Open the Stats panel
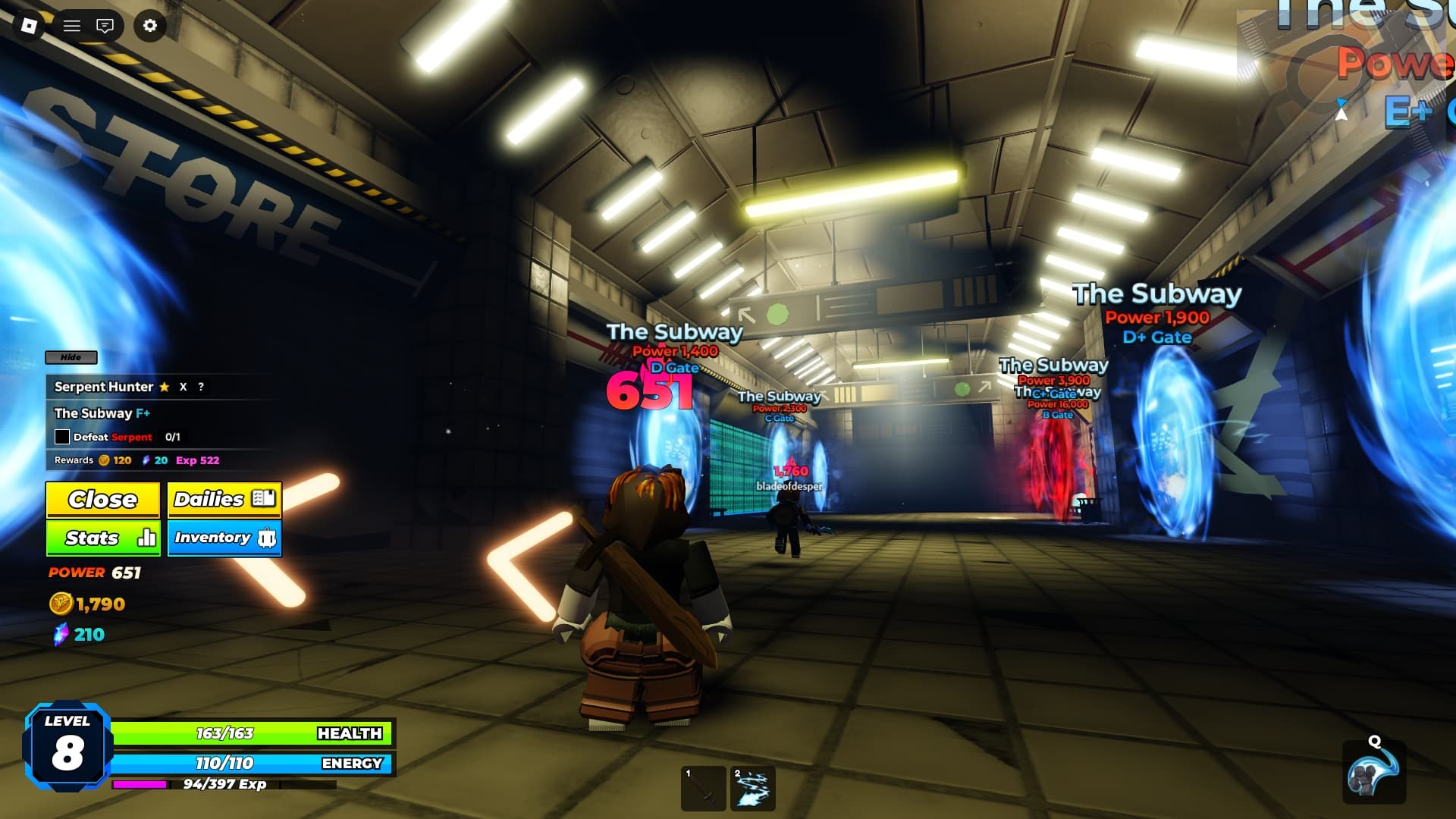The image size is (1456, 819). [103, 538]
